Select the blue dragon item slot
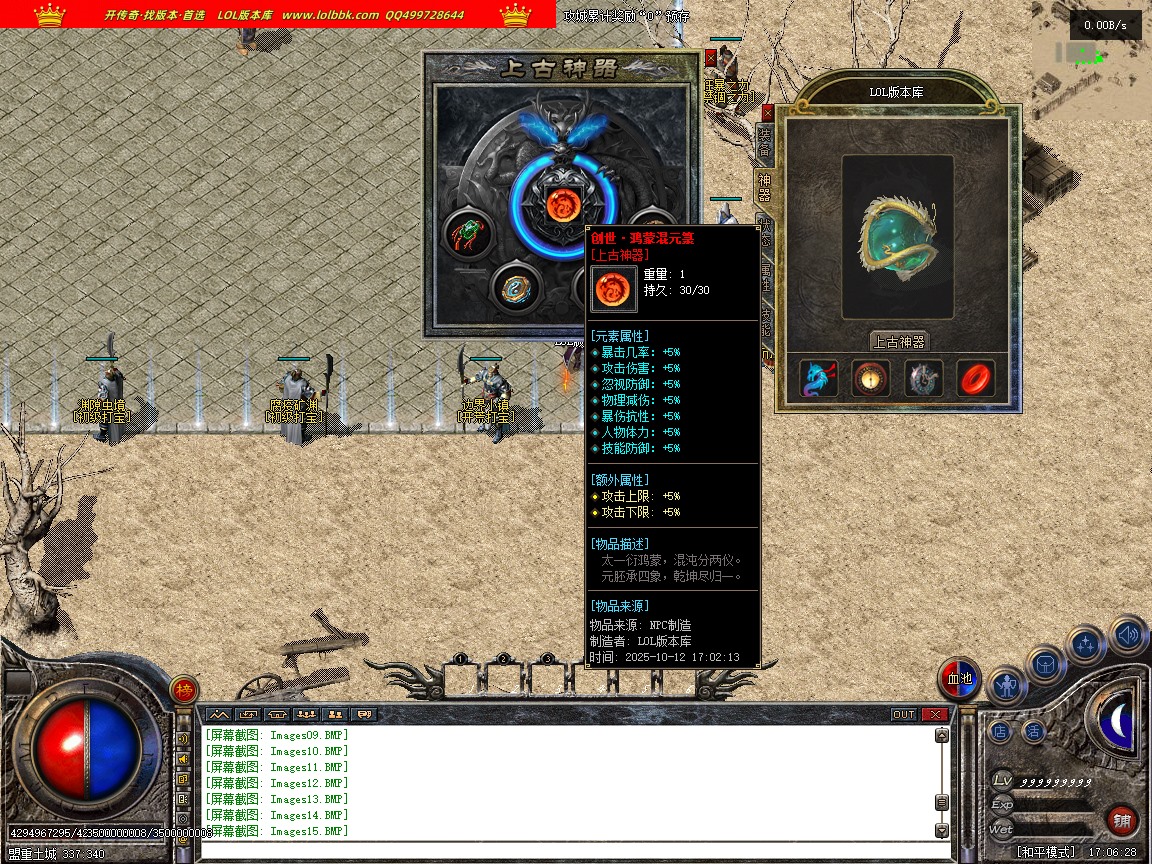The height and width of the screenshot is (864, 1152). (x=819, y=379)
